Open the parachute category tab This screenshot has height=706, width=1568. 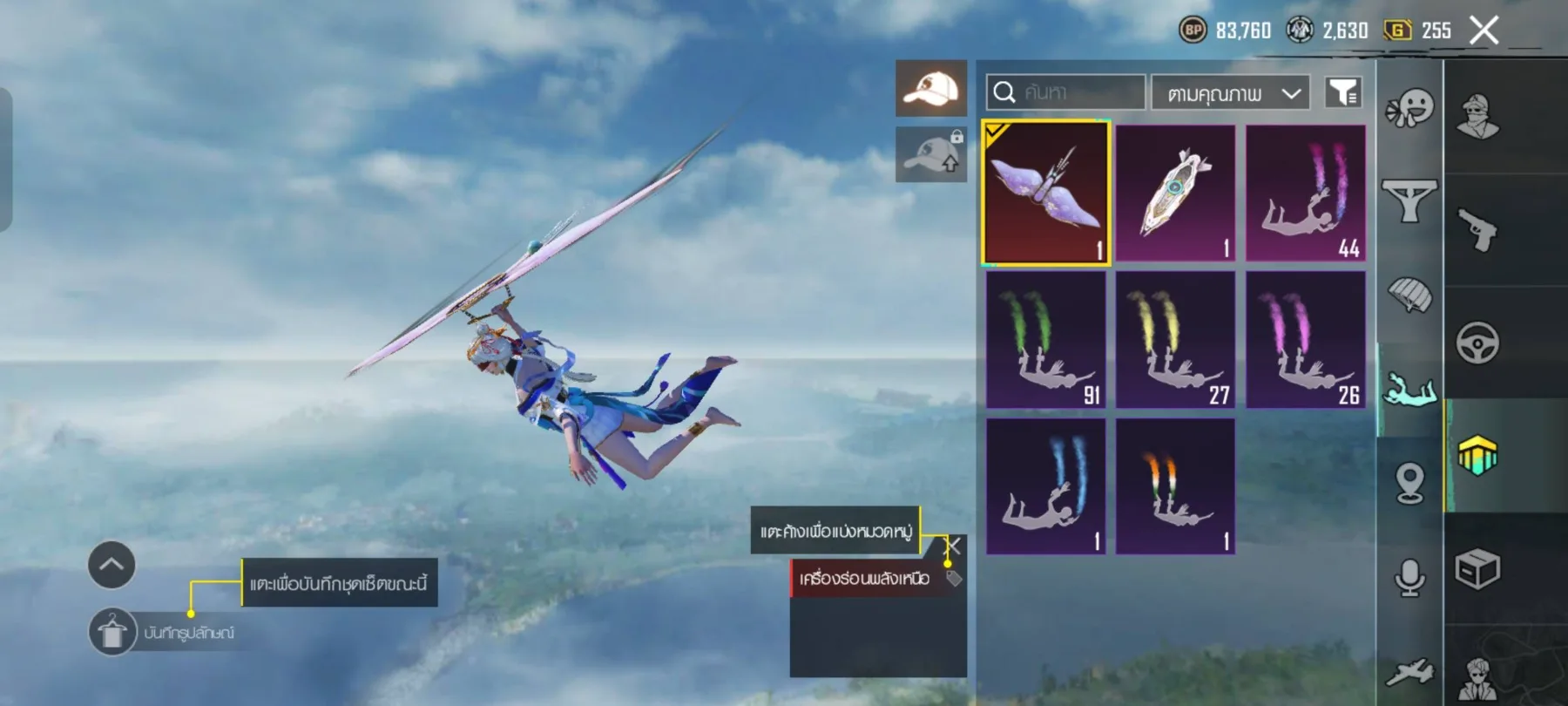click(1409, 296)
